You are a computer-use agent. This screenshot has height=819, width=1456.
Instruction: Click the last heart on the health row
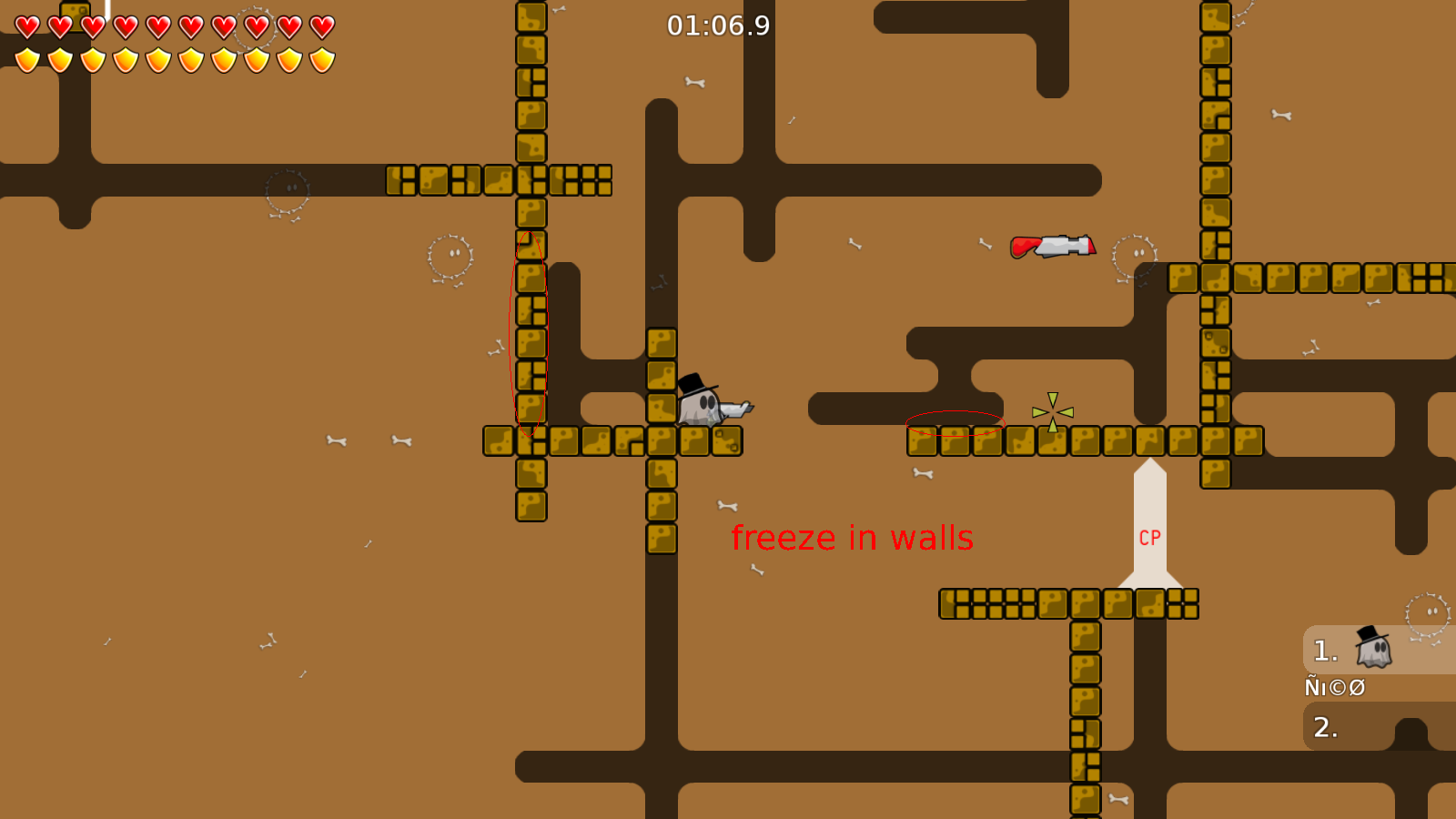[320, 26]
